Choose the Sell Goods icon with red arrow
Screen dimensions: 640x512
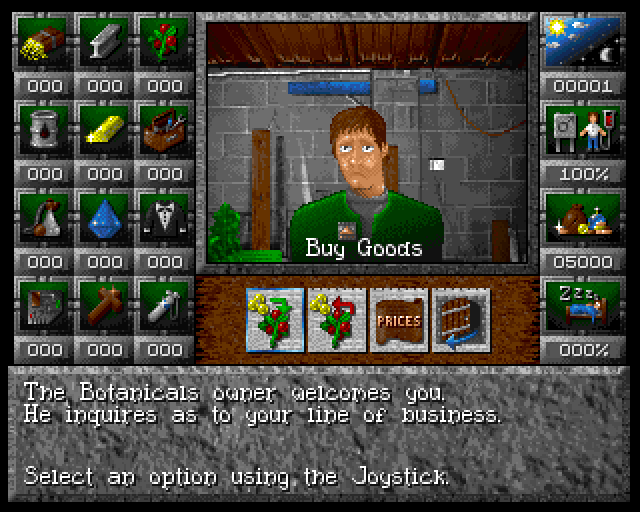(x=337, y=319)
